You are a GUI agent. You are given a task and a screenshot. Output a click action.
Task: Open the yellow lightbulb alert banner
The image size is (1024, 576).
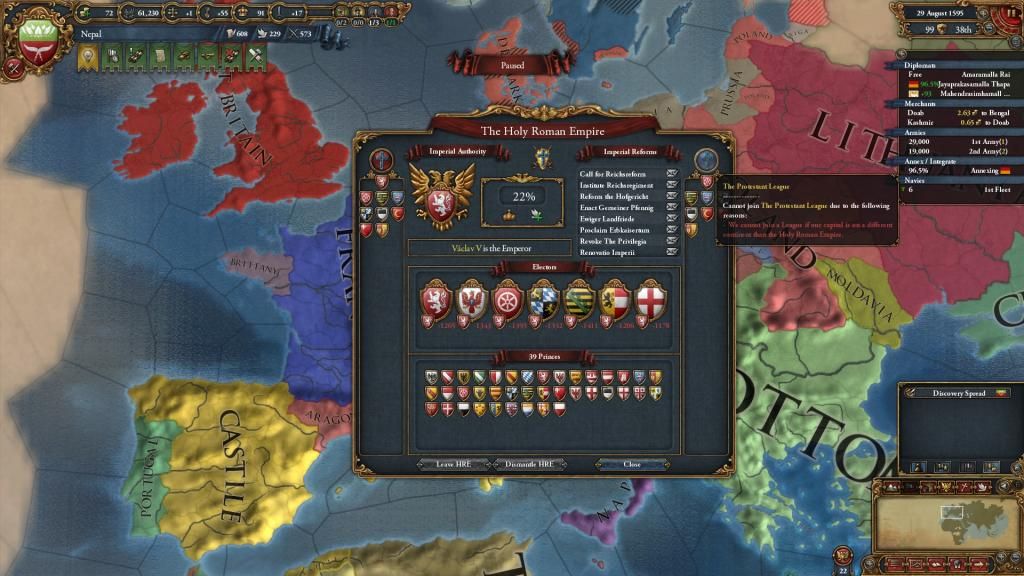87,58
